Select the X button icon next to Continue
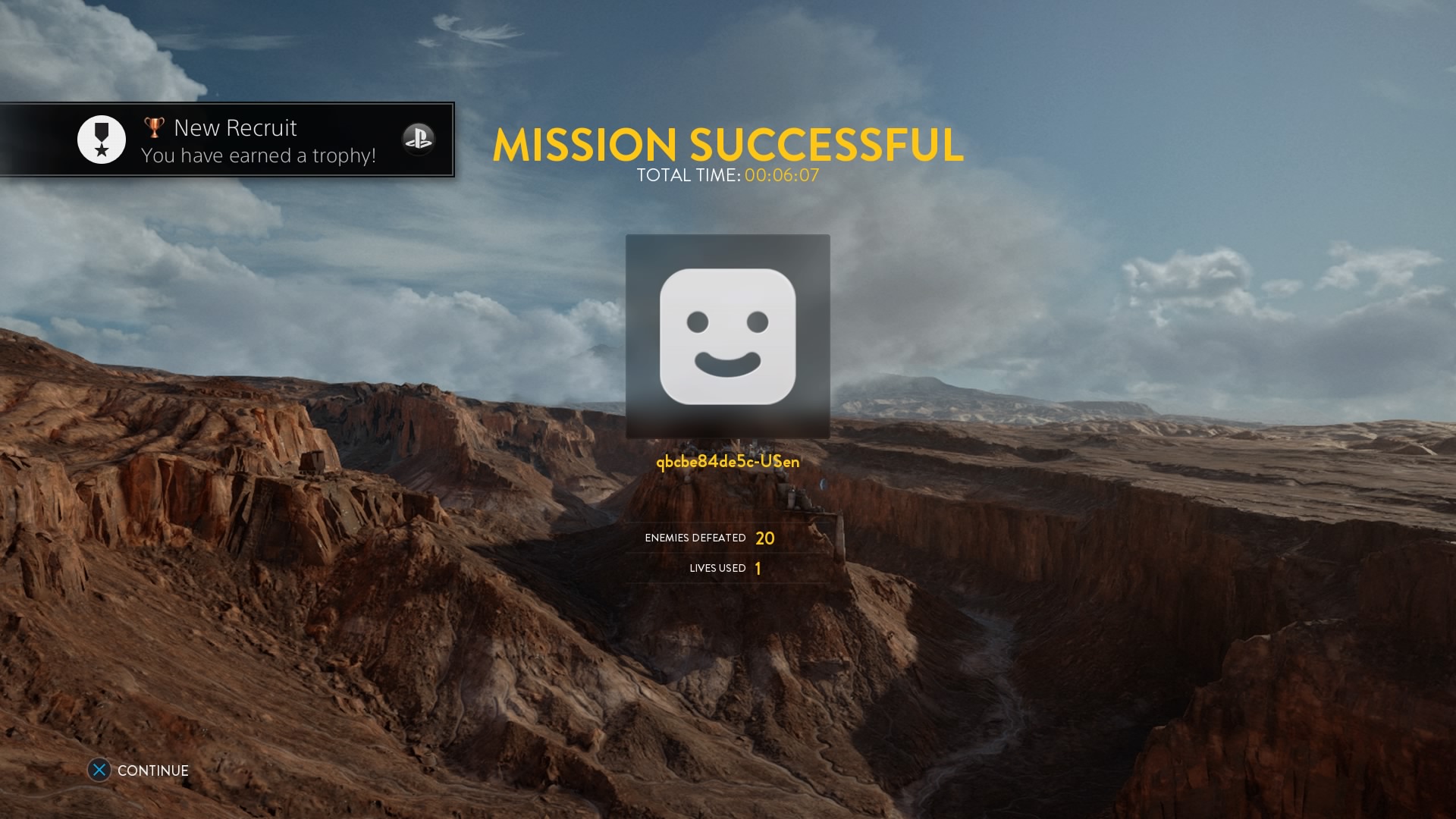Screen dimensions: 1456x819 click(x=99, y=770)
